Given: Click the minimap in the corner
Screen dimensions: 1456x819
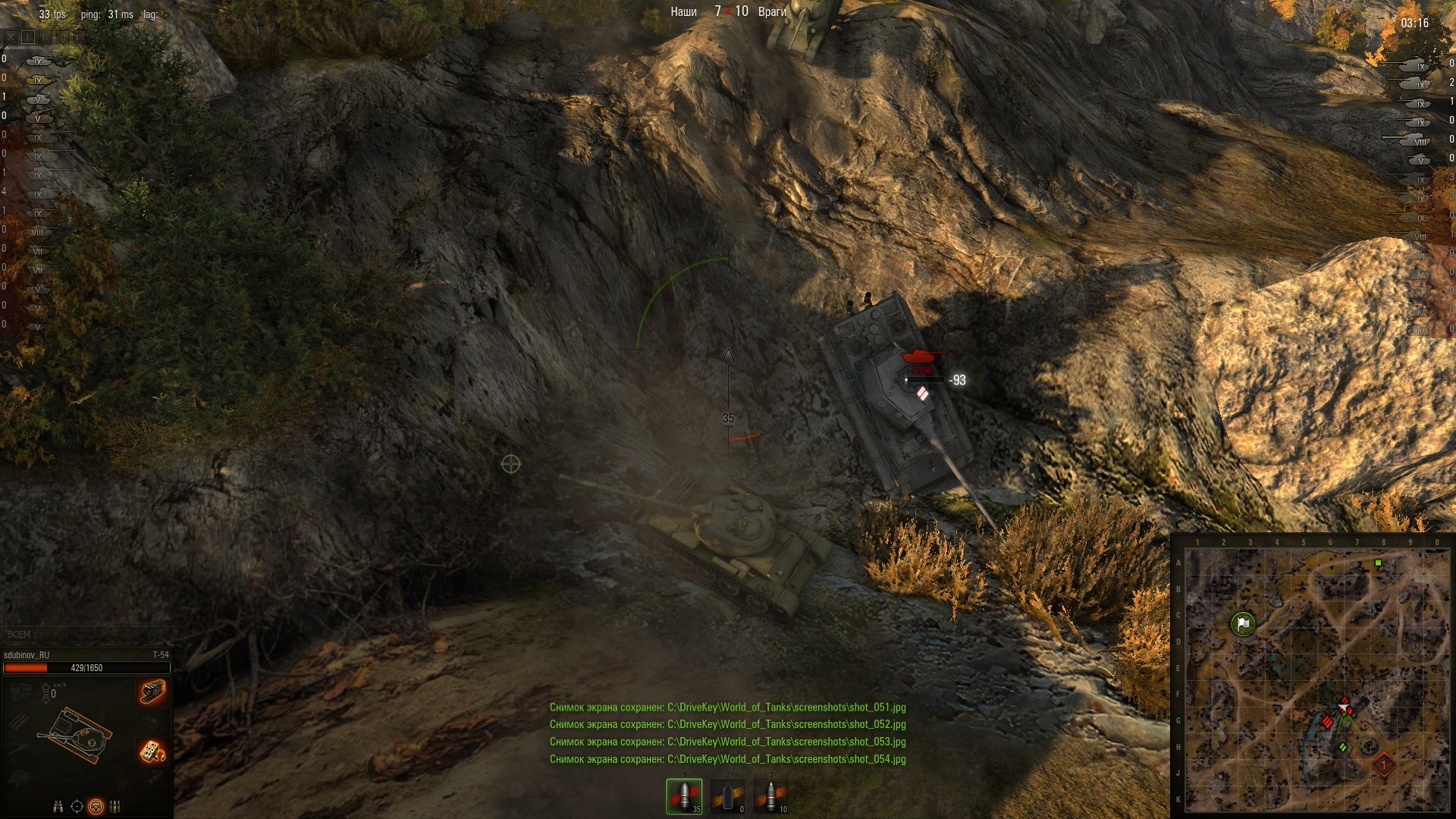Looking at the screenshot, I should 1316,679.
